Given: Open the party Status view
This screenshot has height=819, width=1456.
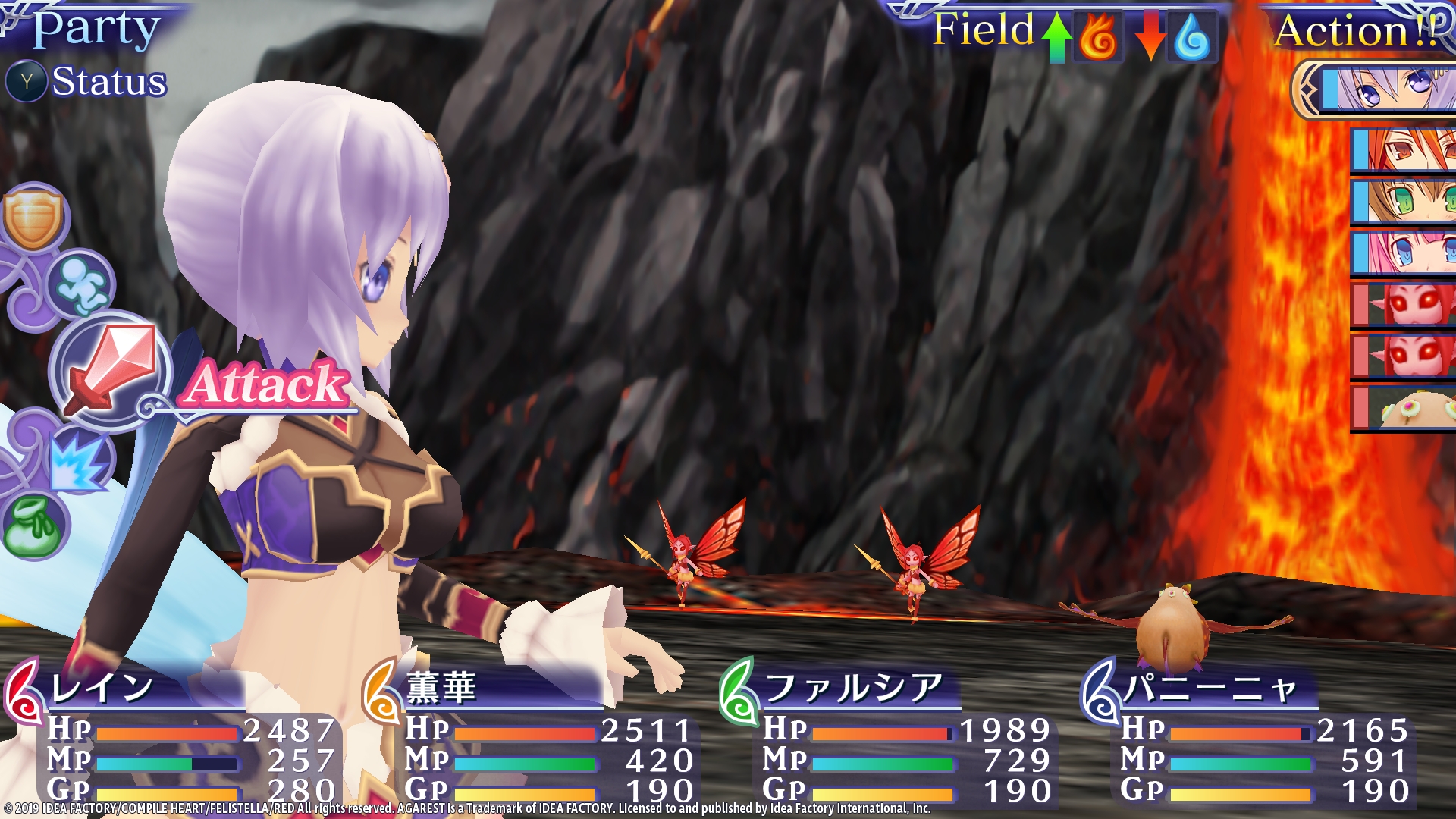Looking at the screenshot, I should click(x=87, y=81).
